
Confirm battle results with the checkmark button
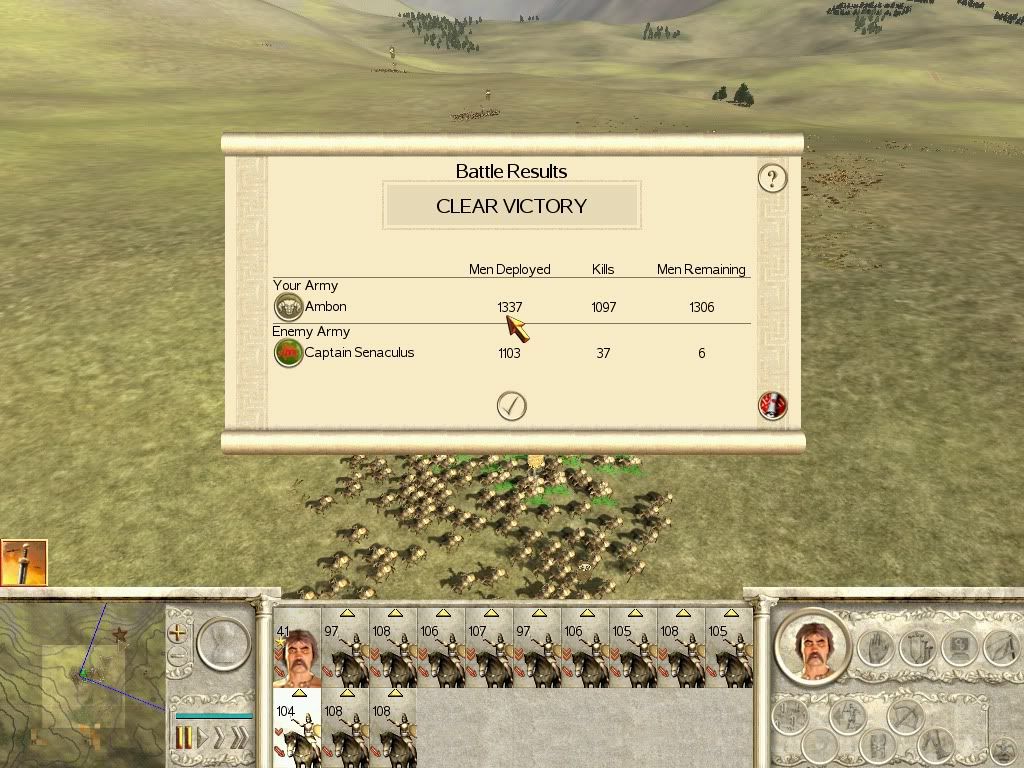[511, 405]
